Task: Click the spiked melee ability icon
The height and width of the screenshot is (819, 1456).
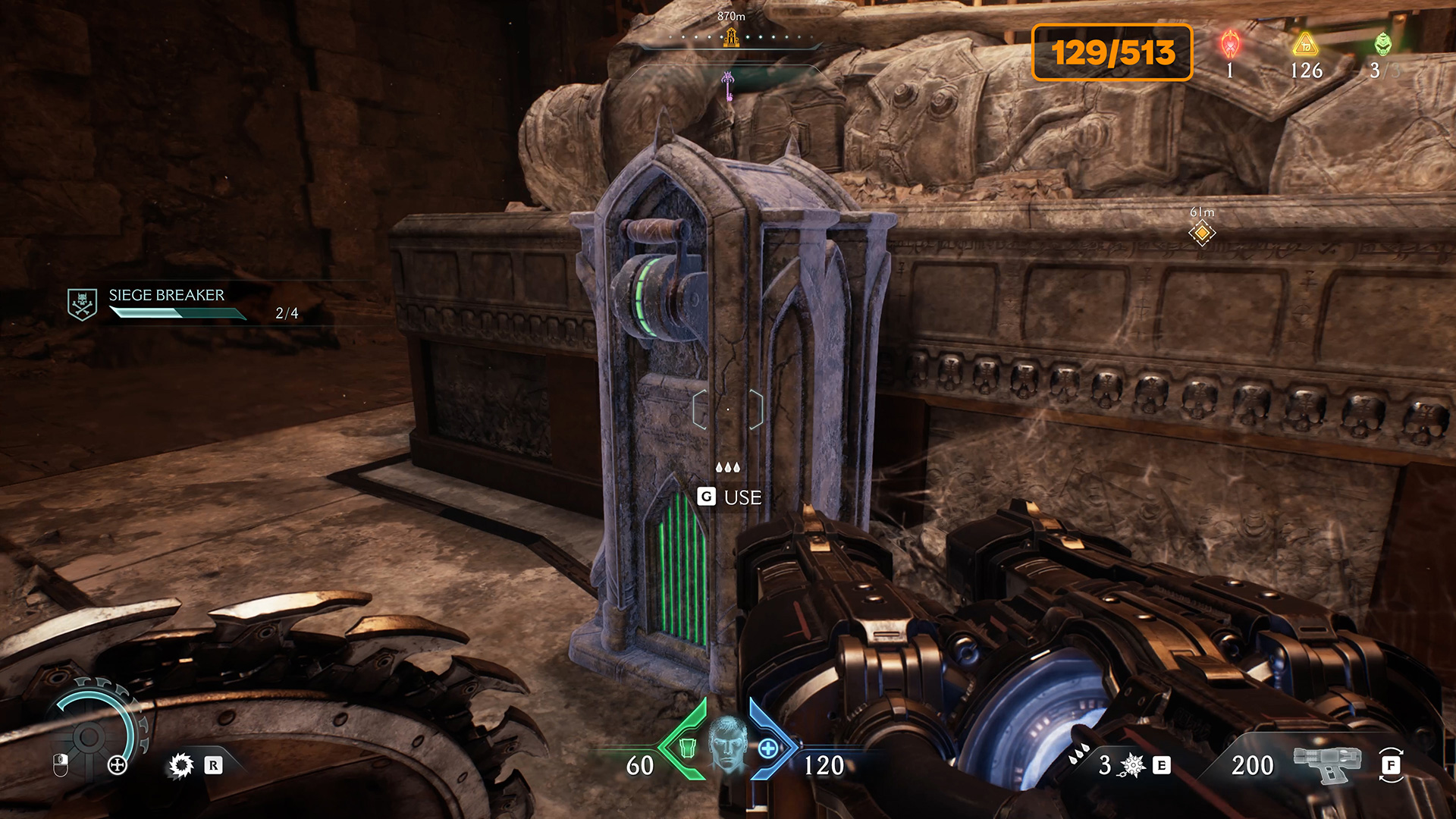Action: pos(1132,765)
